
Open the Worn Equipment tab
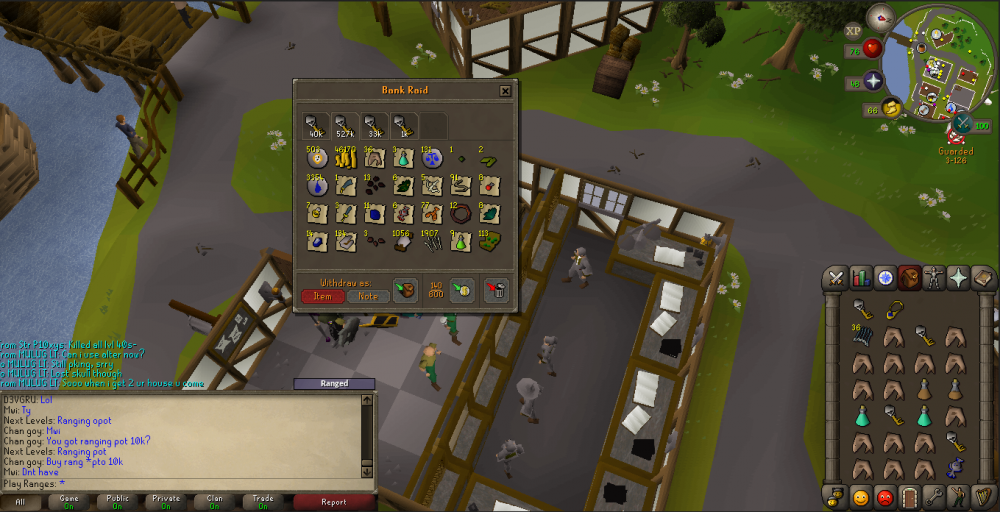click(x=934, y=278)
